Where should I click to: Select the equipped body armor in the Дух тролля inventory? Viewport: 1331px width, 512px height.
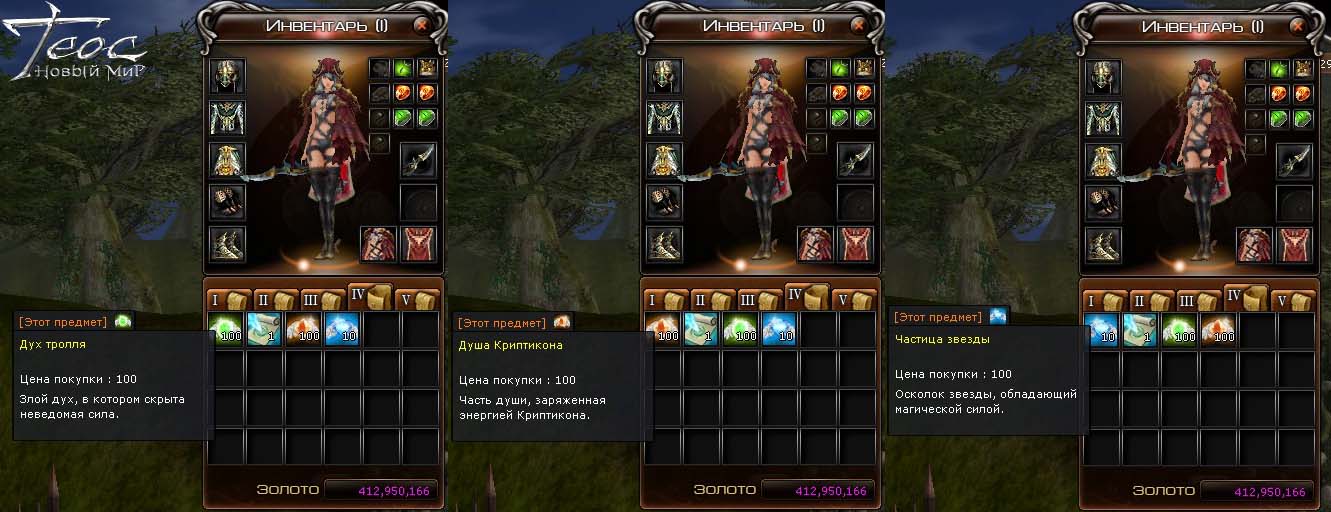(227, 118)
